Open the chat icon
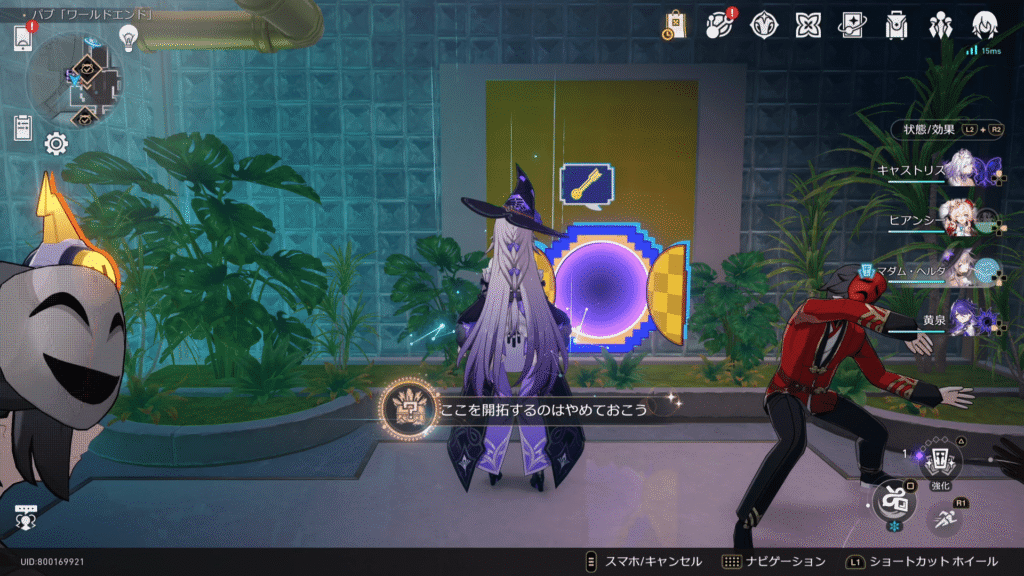The width and height of the screenshot is (1024, 576). pos(26,517)
